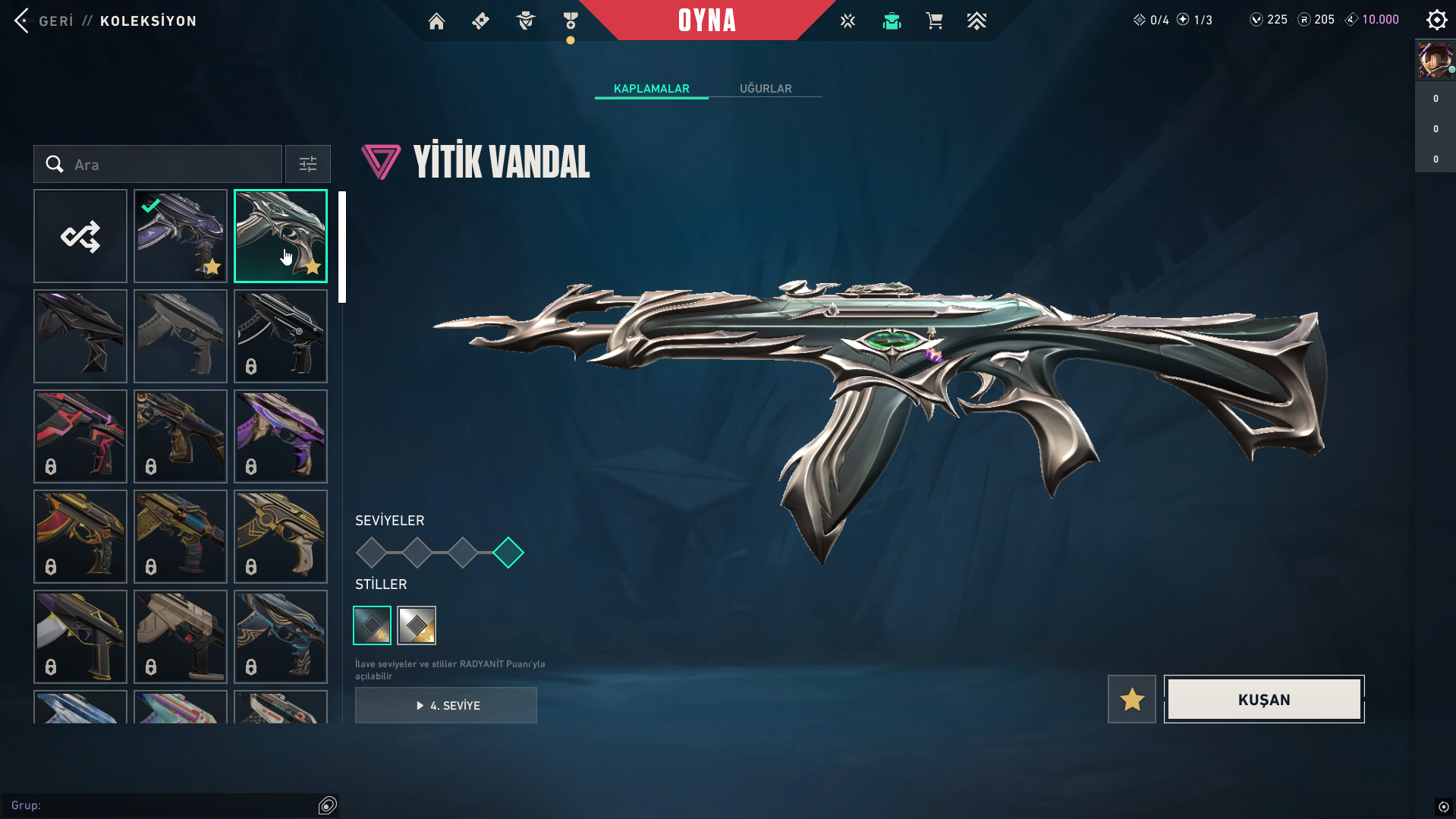Choose the second silver style variant
The width and height of the screenshot is (1456, 819).
pyautogui.click(x=417, y=625)
